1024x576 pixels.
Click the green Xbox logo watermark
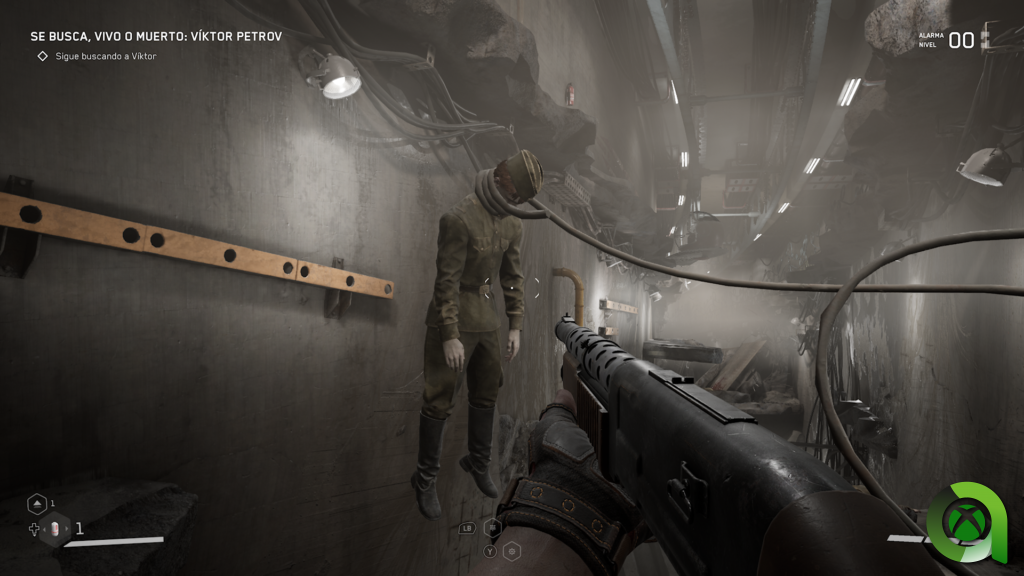[971, 523]
